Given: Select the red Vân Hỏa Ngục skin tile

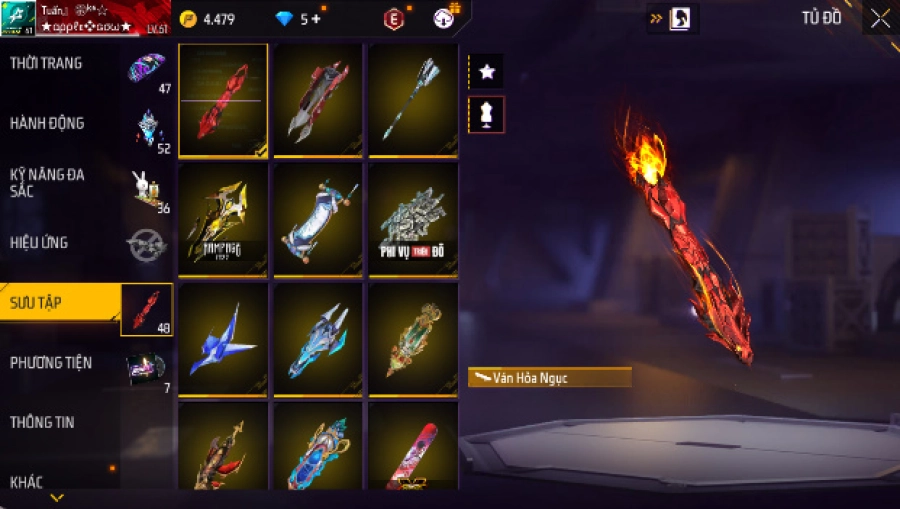Looking at the screenshot, I should click(x=223, y=100).
